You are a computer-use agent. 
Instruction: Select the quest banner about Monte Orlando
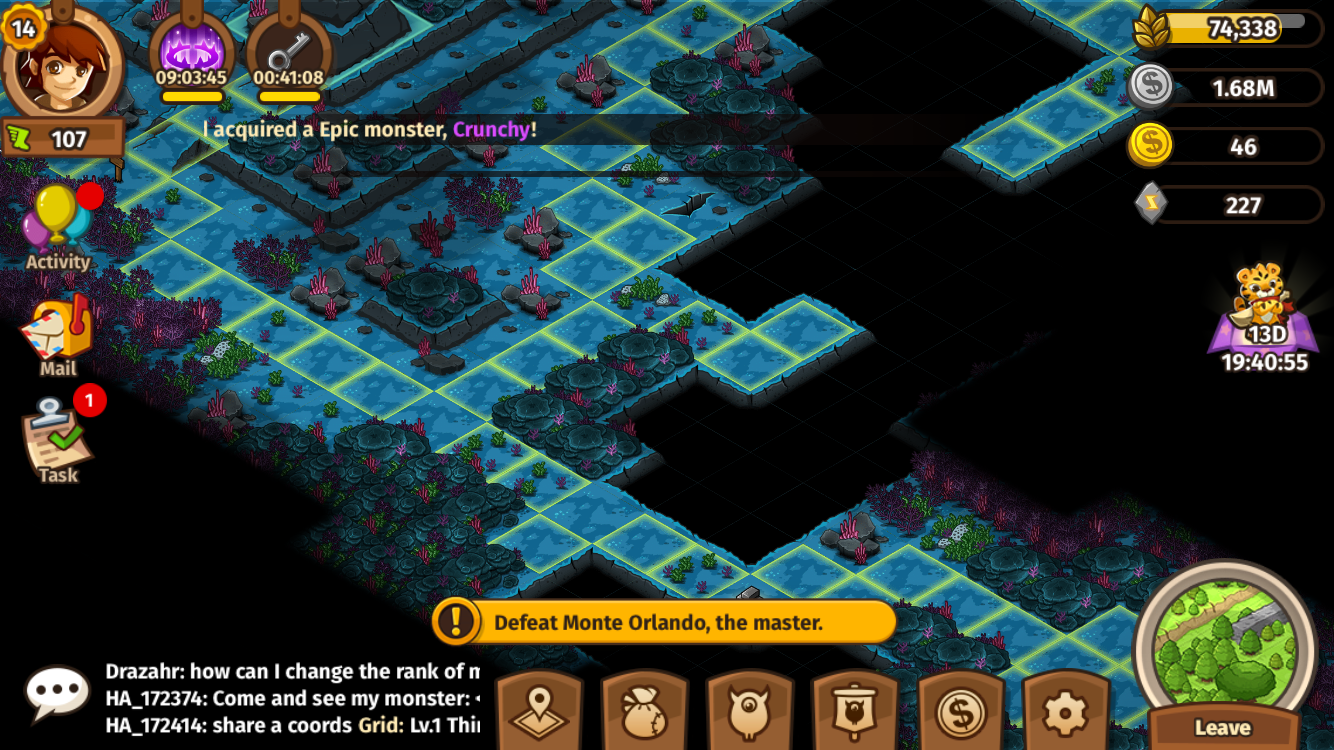point(664,622)
